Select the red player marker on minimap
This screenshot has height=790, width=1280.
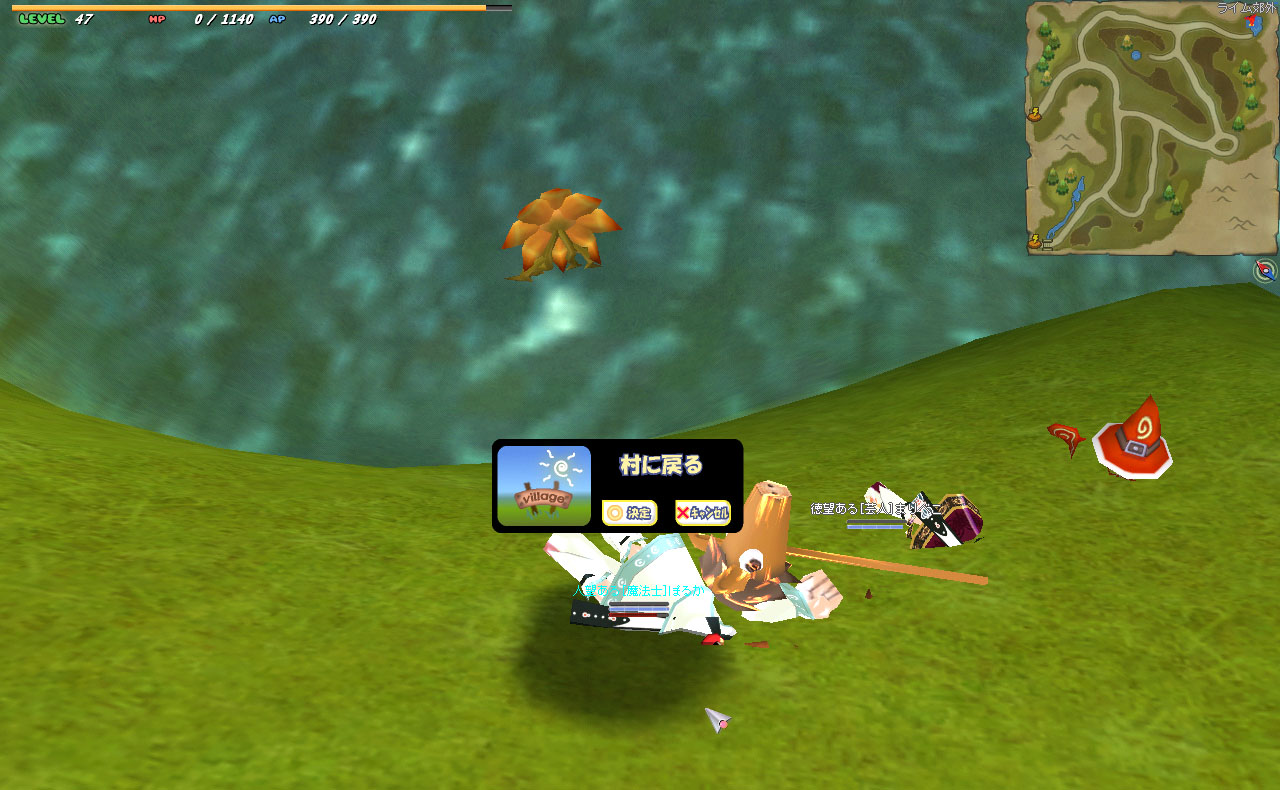coord(1252,20)
